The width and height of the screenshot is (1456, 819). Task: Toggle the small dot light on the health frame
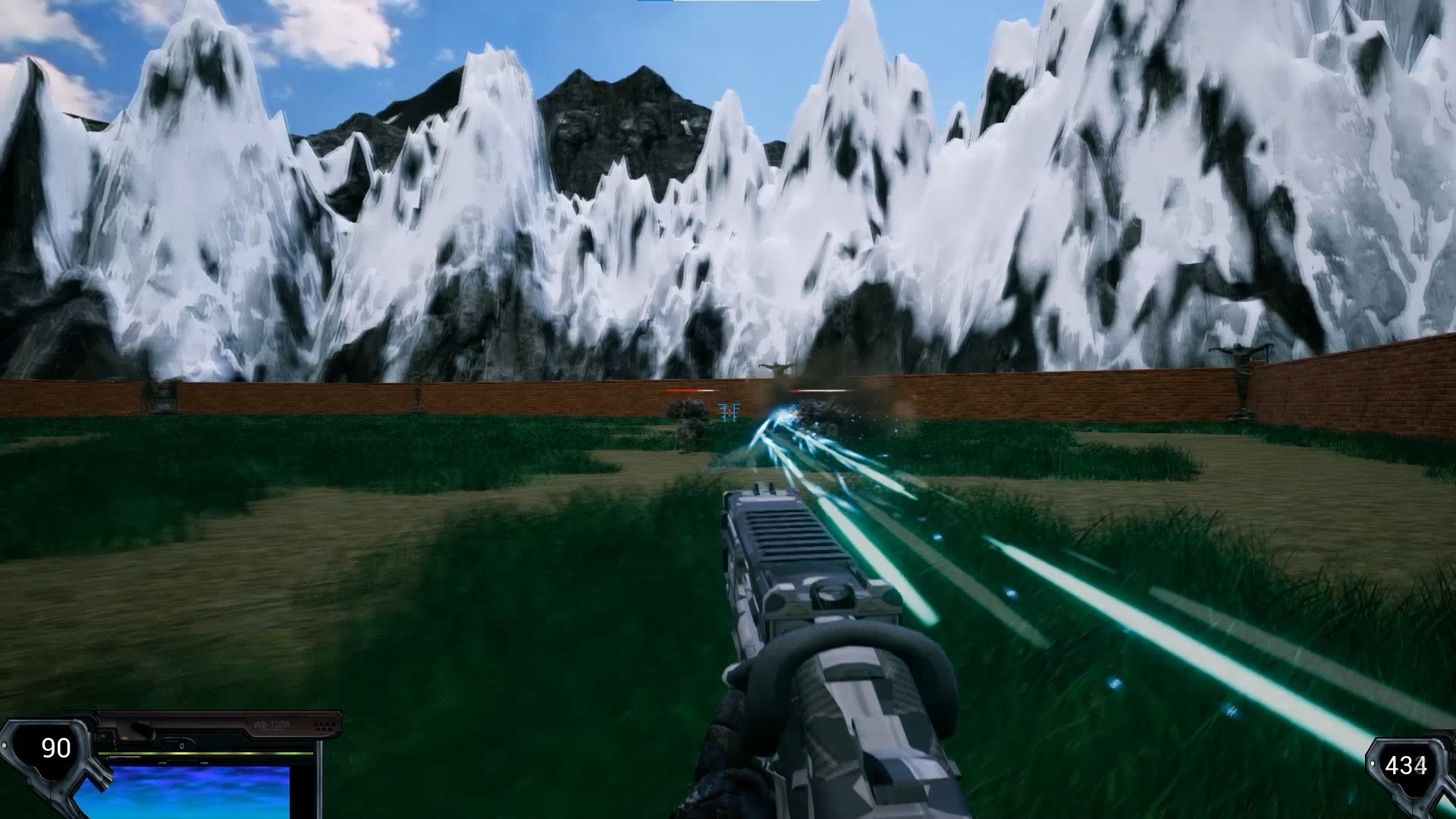point(6,745)
